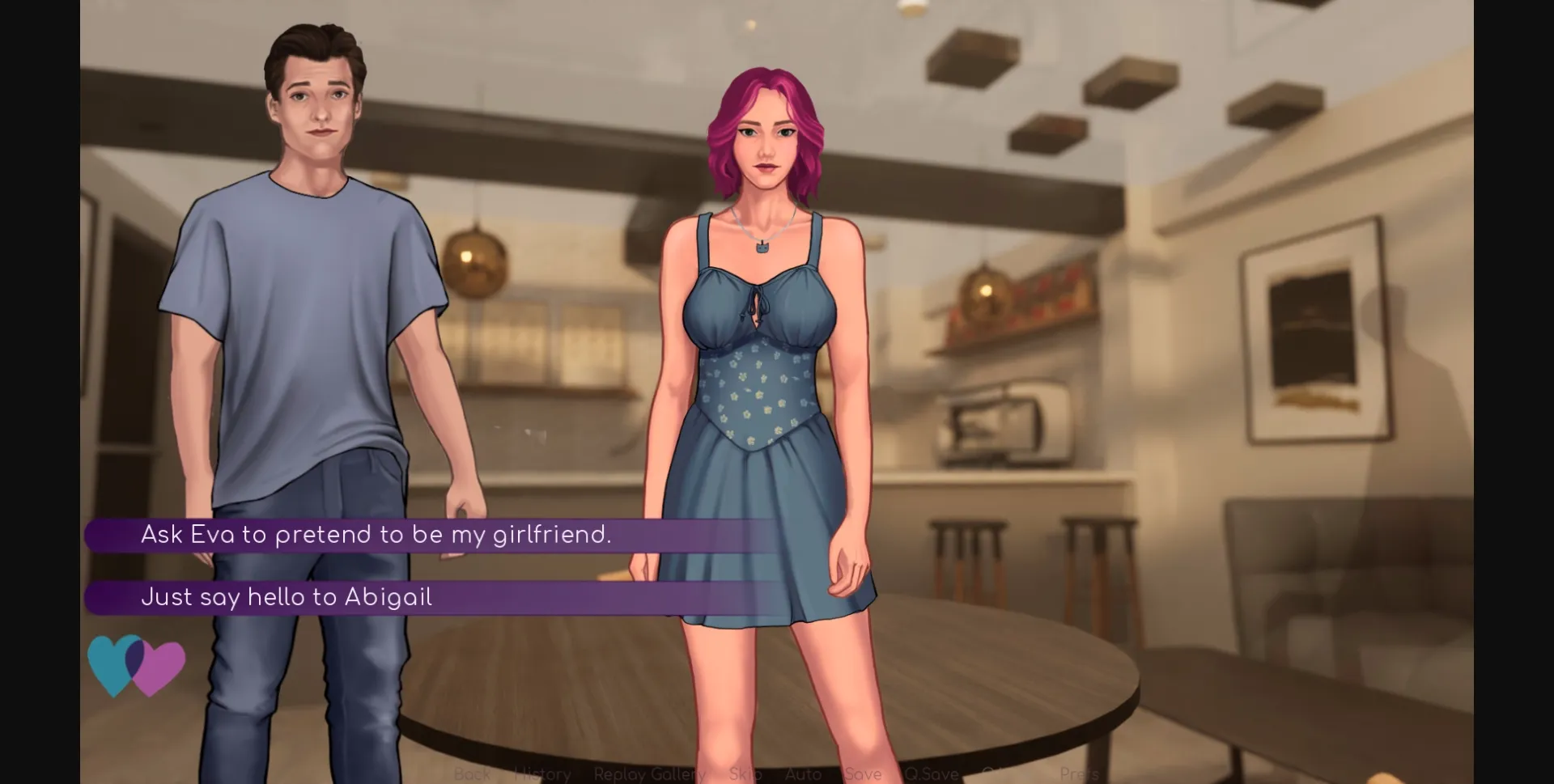Viewport: 1554px width, 784px height.
Task: Go back using the Back button
Action: coord(472,774)
